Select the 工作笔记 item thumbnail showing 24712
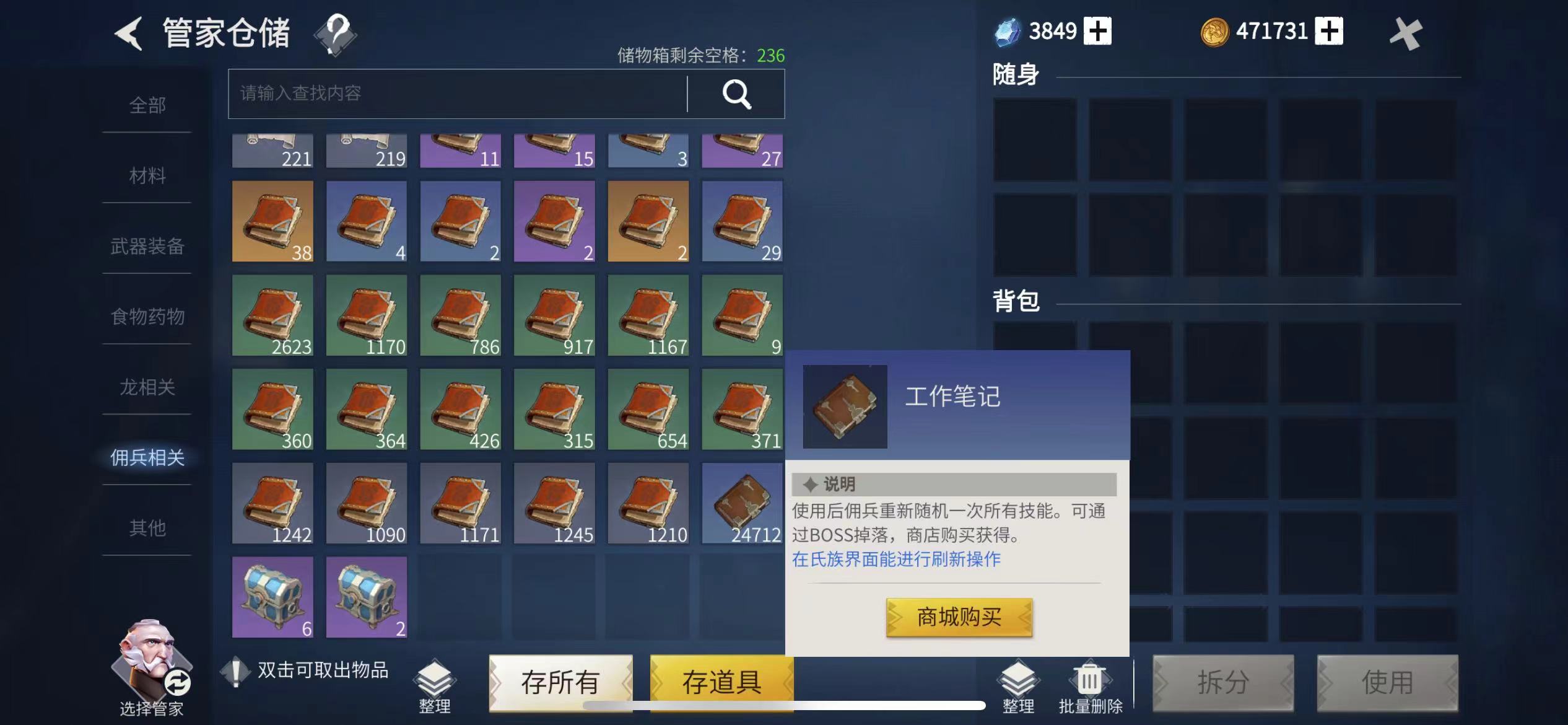Image resolution: width=1568 pixels, height=725 pixels. 741,503
